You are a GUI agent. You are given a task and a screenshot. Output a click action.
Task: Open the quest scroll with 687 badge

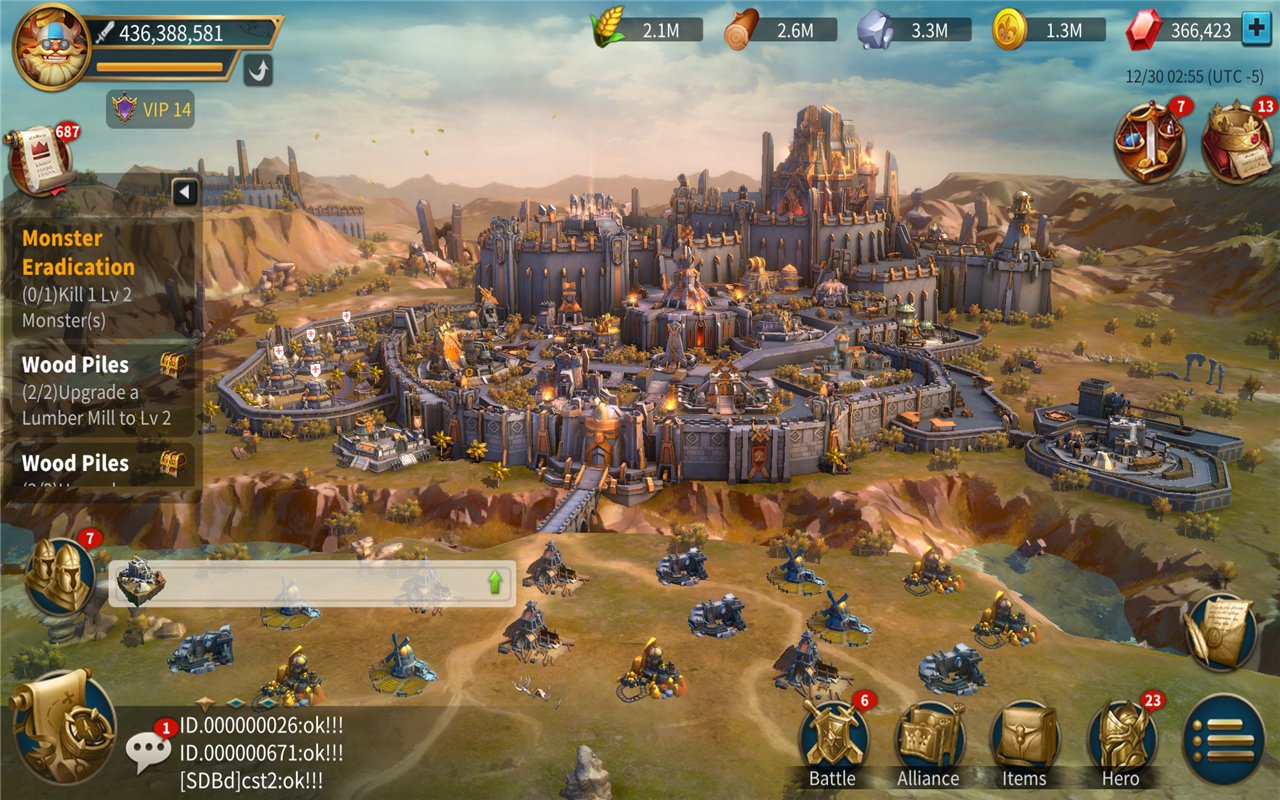pos(40,160)
